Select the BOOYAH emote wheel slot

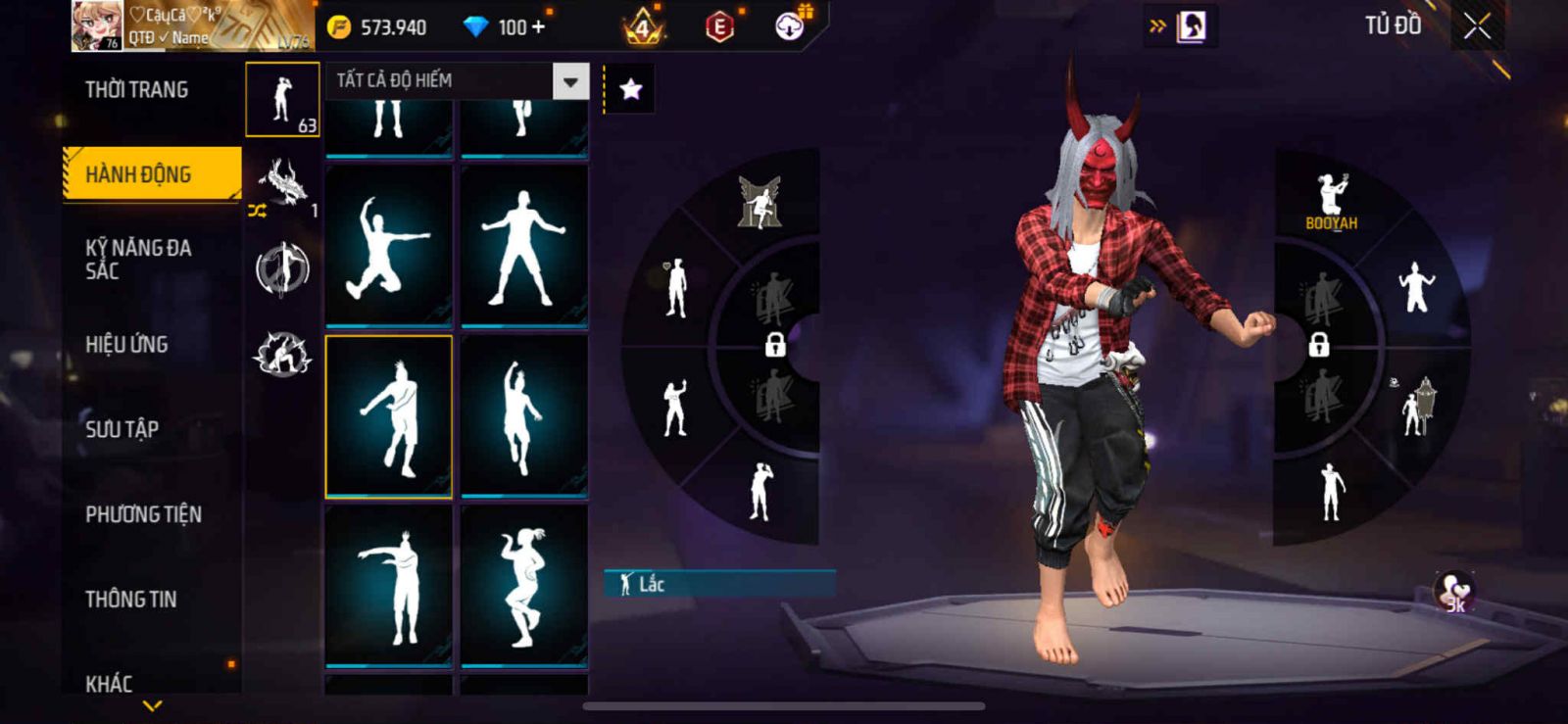click(x=1331, y=203)
